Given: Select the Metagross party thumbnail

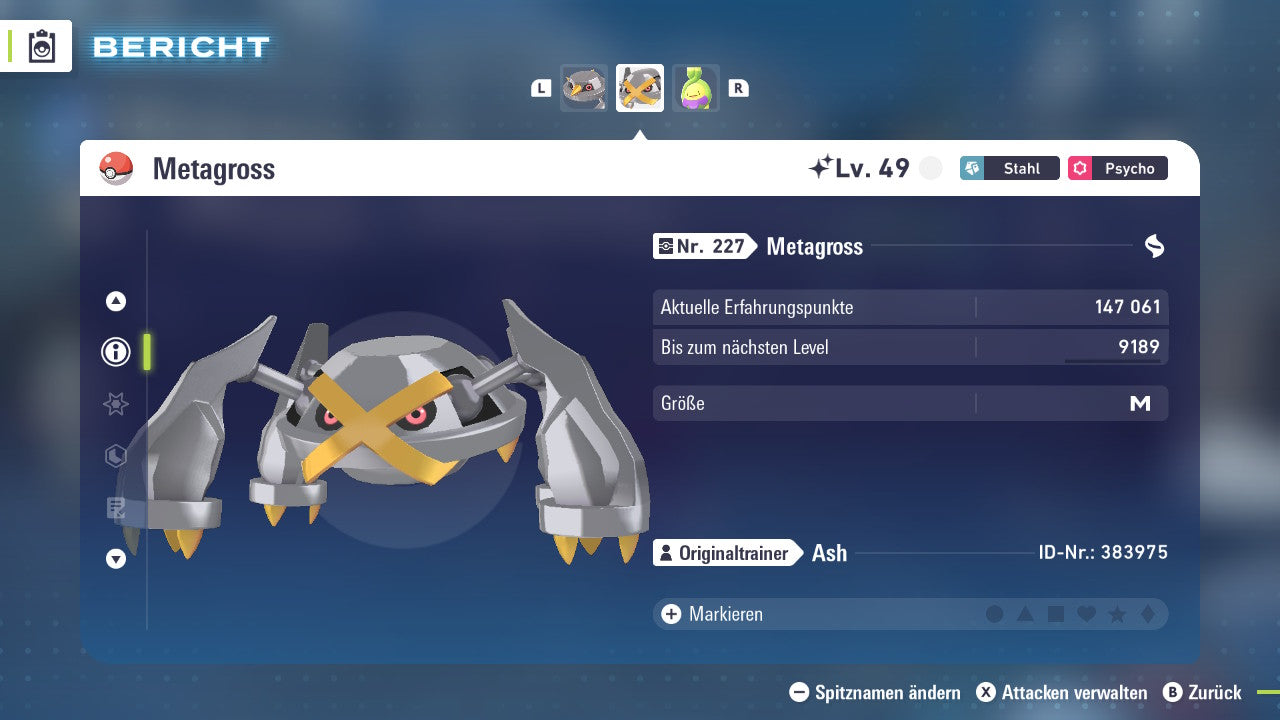Looking at the screenshot, I should (x=640, y=88).
